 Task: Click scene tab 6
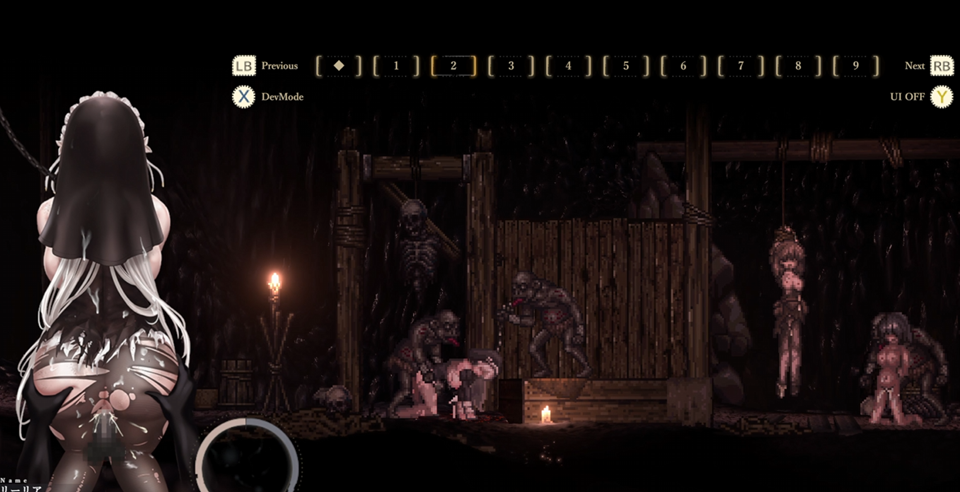coord(684,66)
